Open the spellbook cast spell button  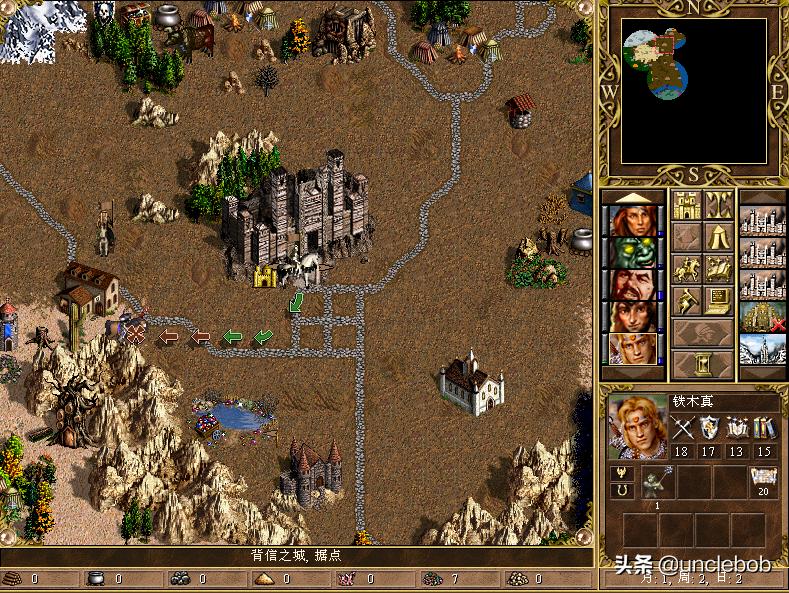[x=718, y=269]
